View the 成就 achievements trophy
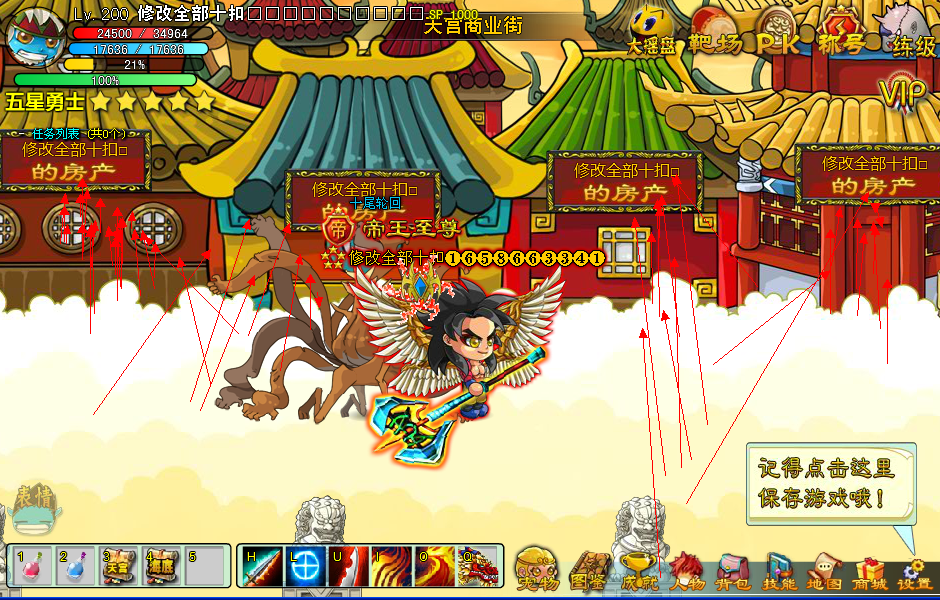 pos(638,569)
